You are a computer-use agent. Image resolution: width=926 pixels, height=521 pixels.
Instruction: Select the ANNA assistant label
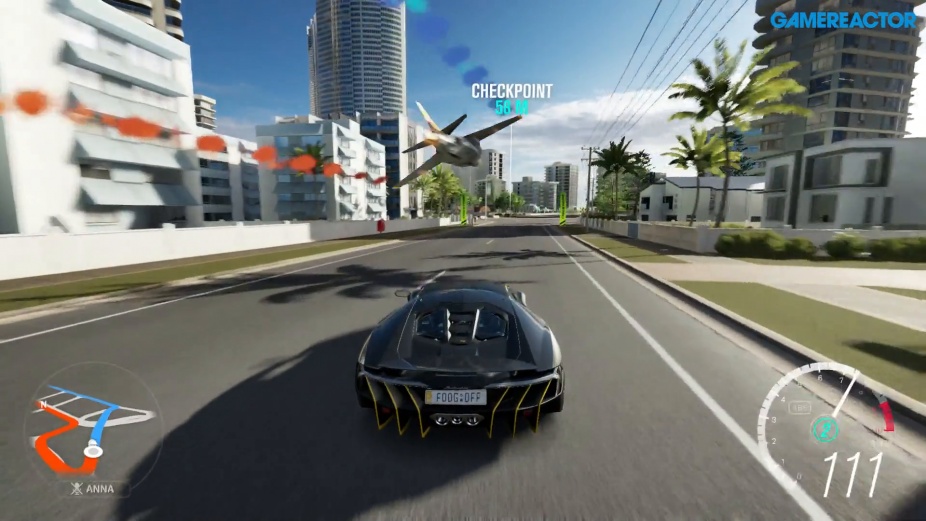click(92, 489)
